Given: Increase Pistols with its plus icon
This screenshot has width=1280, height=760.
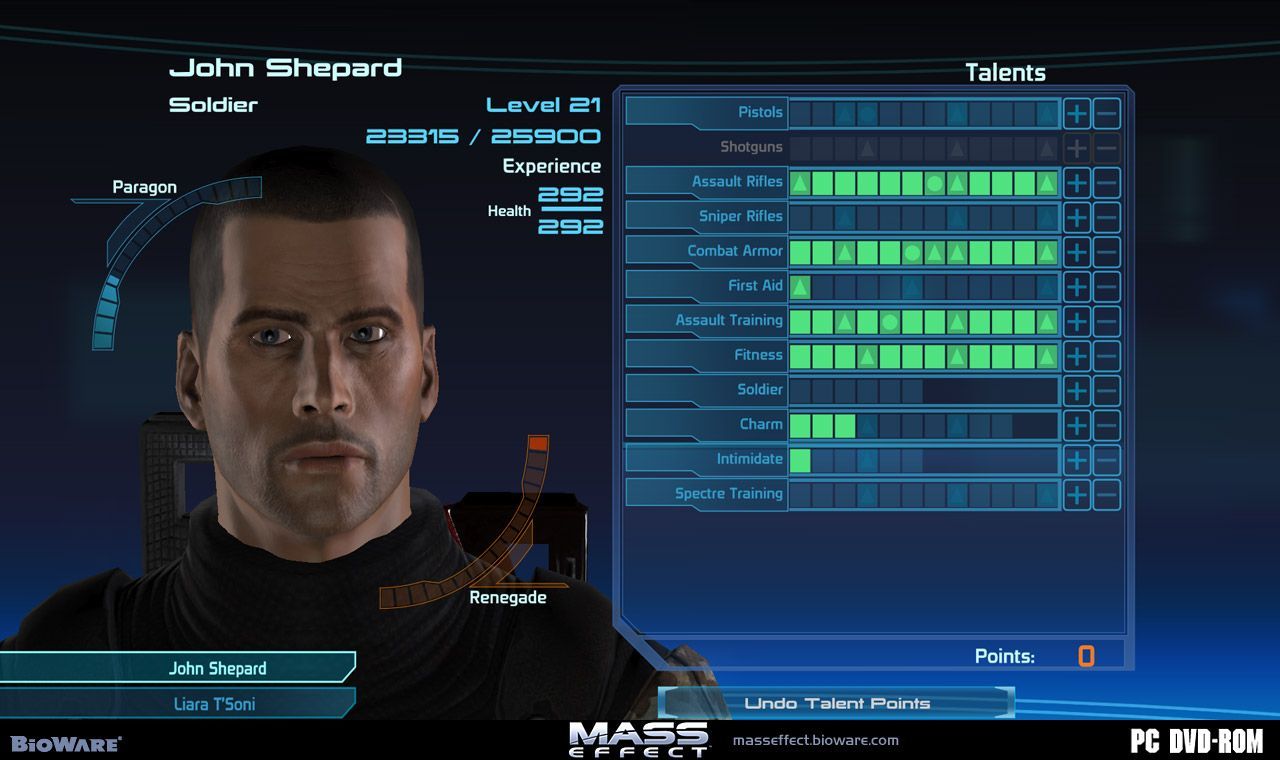Looking at the screenshot, I should pos(1077,112).
